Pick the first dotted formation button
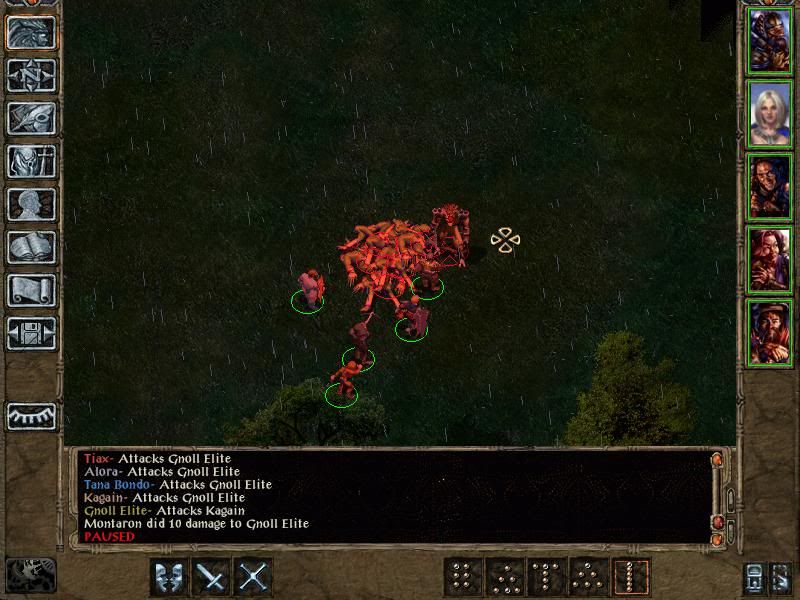Viewport: 800px width, 600px height. coord(460,576)
